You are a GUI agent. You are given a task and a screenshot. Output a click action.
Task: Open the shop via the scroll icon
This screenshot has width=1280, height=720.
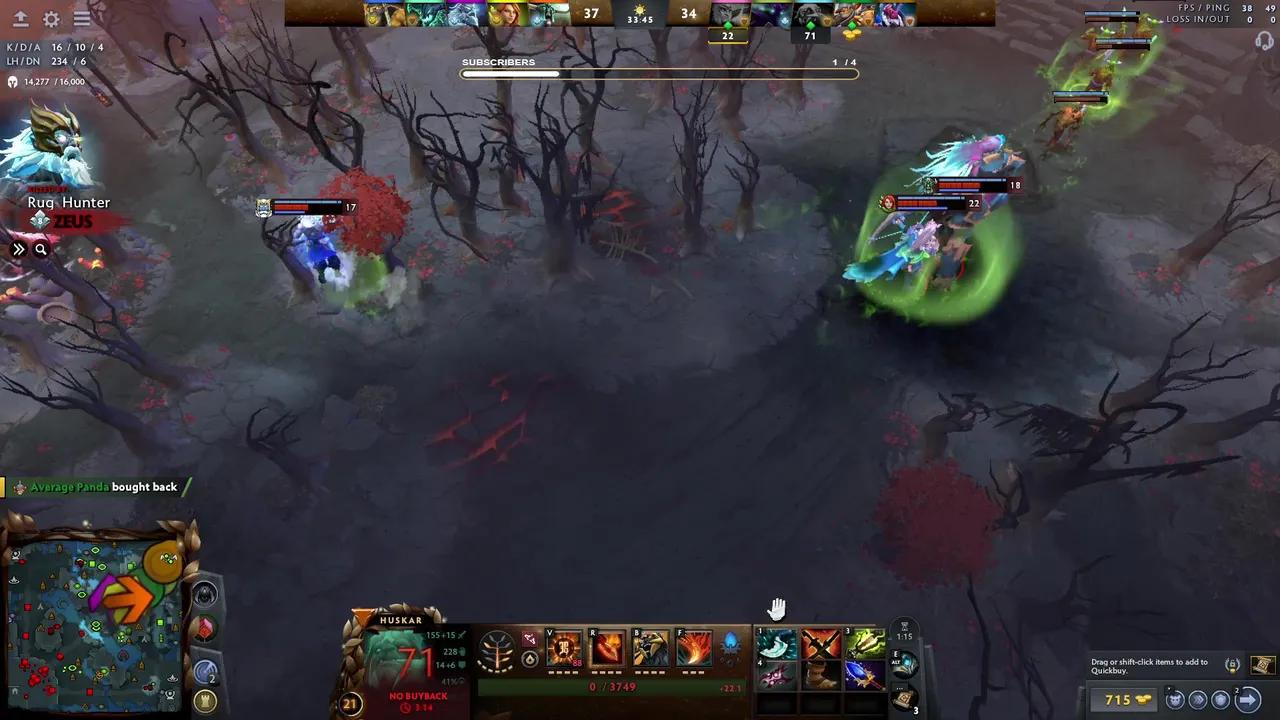point(1261,664)
